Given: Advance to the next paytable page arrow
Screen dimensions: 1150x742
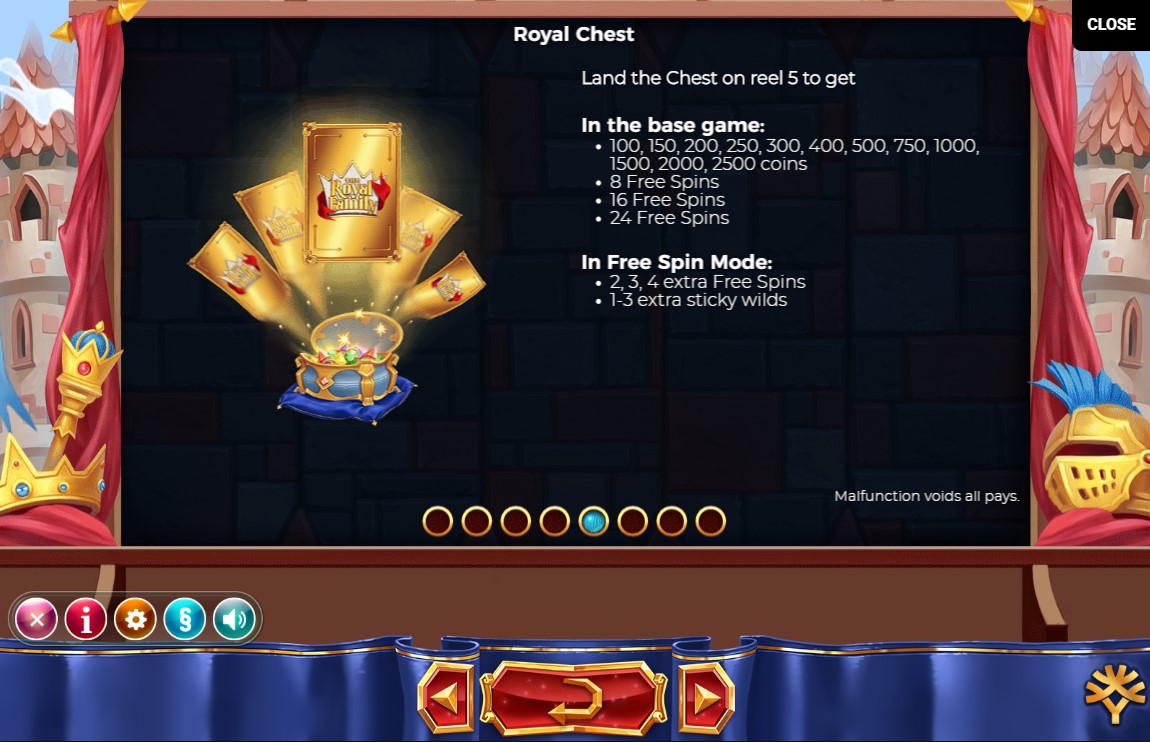Looking at the screenshot, I should (706, 697).
